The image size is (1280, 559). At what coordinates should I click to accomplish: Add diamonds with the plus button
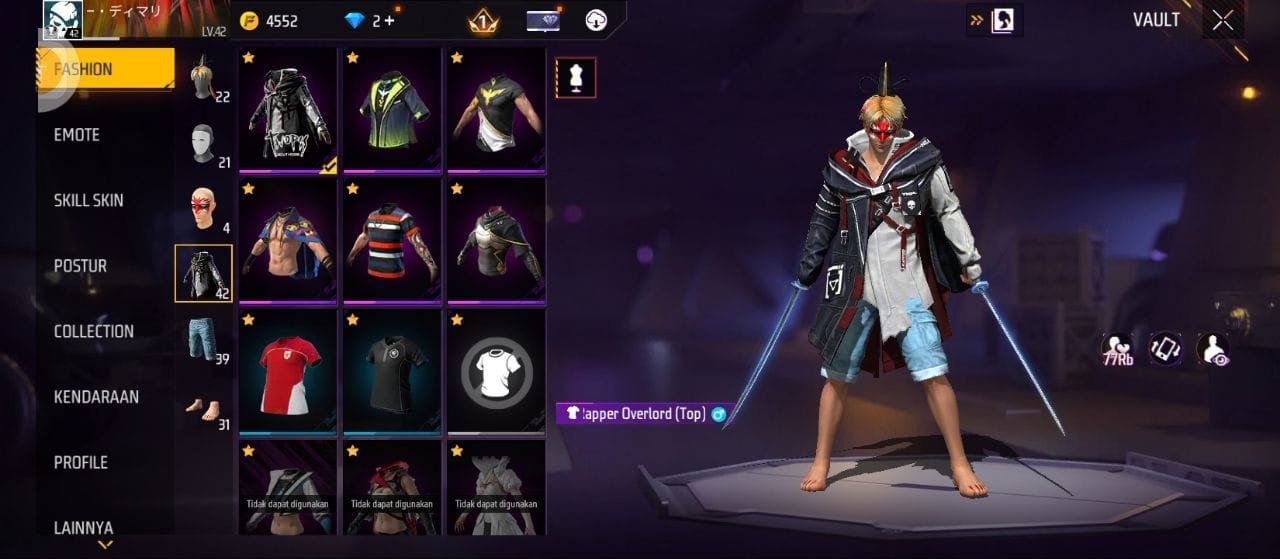pyautogui.click(x=389, y=21)
